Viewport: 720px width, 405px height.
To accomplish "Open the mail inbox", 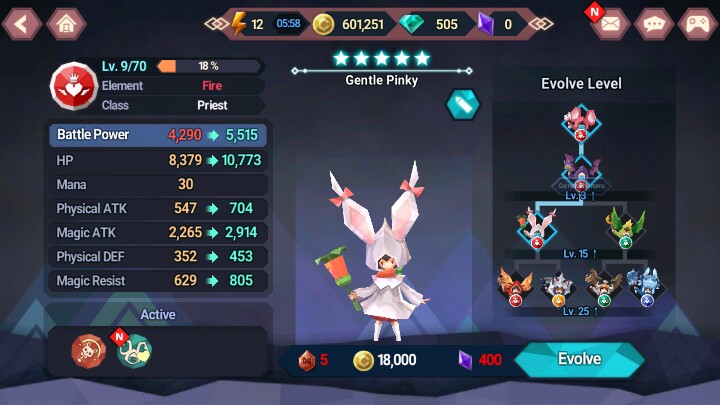I will click(x=609, y=23).
